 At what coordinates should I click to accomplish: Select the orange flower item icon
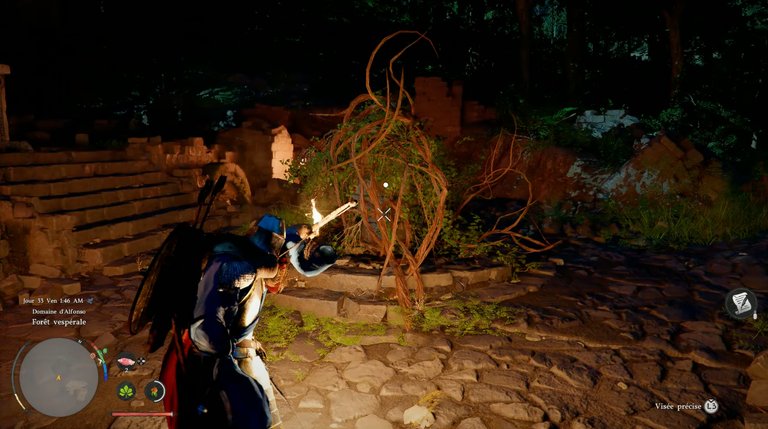155,391
